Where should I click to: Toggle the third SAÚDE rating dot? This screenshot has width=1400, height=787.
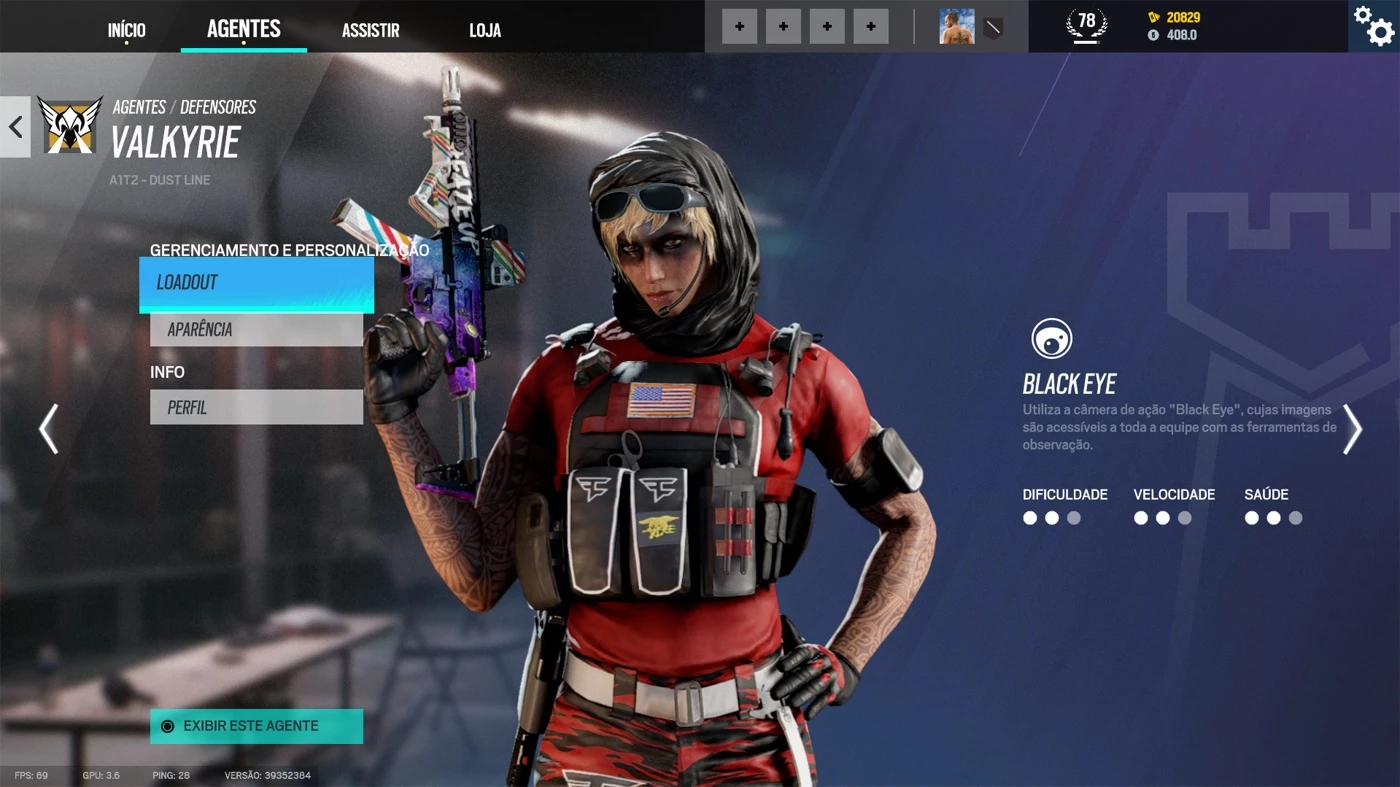click(1296, 517)
